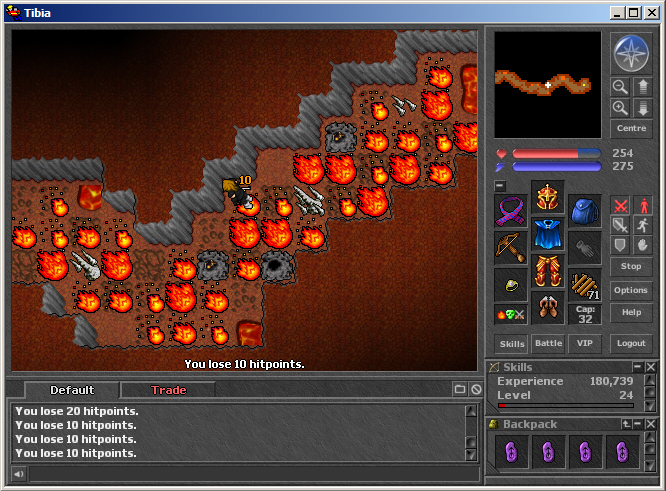The width and height of the screenshot is (666, 491).
Task: Show the VIP list
Action: click(x=584, y=343)
